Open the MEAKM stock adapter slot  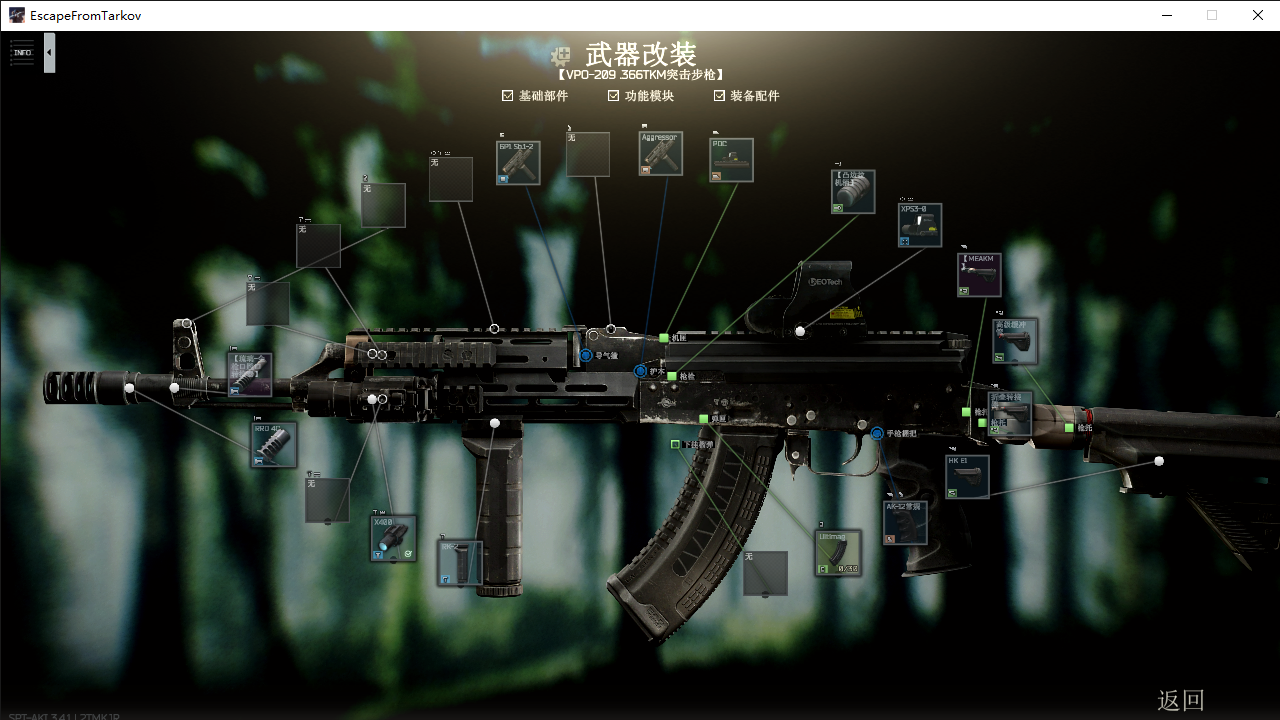(979, 275)
